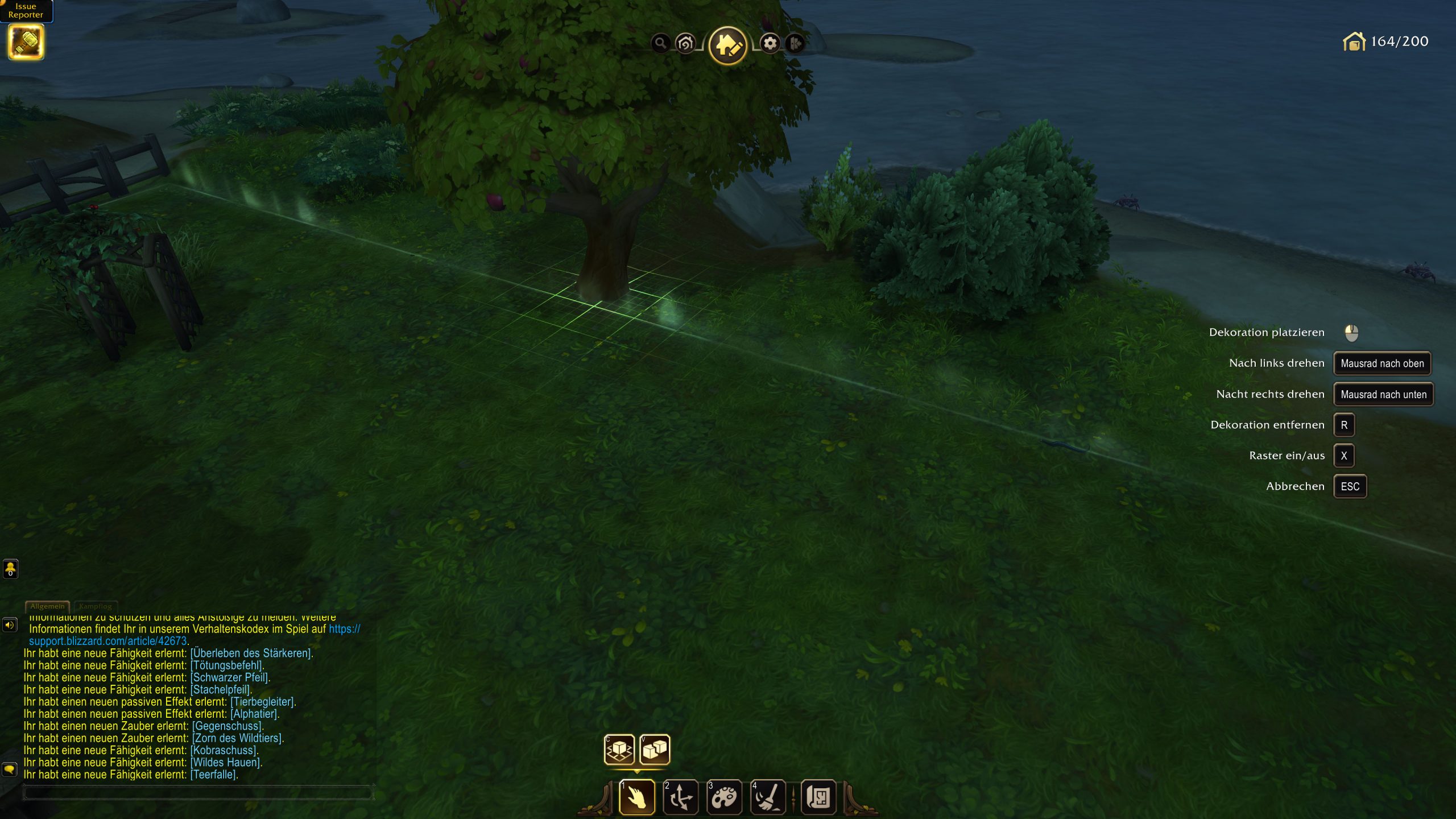Click the exit door icon

[795, 43]
